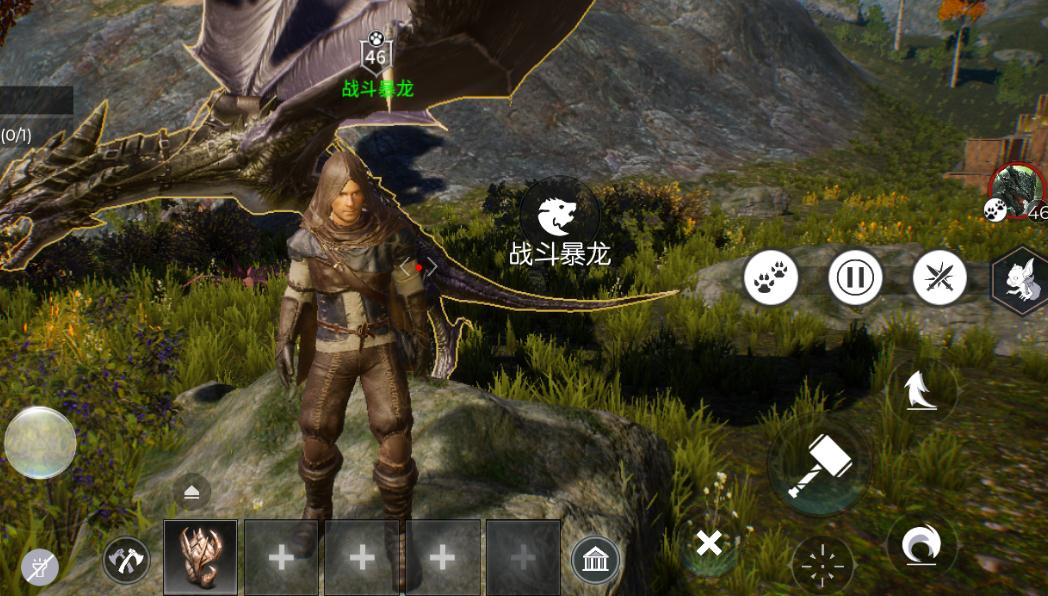Select the bronze claw item in hotbar
This screenshot has height=596, width=1048.
(x=200, y=557)
